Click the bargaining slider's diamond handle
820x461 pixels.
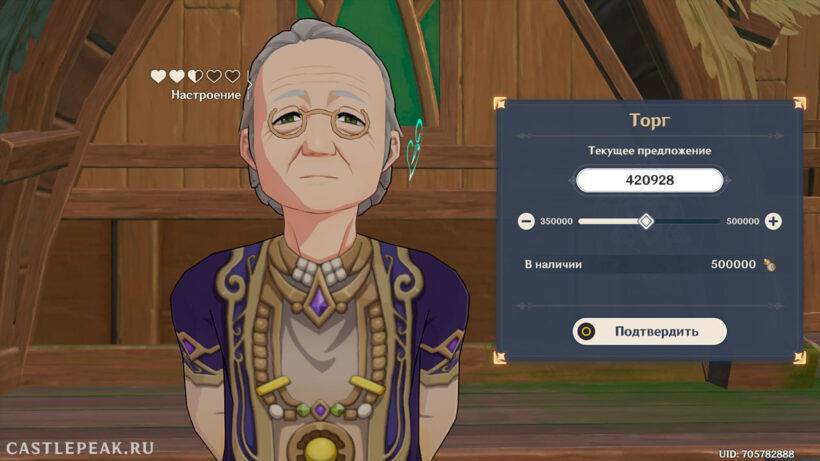pos(646,221)
